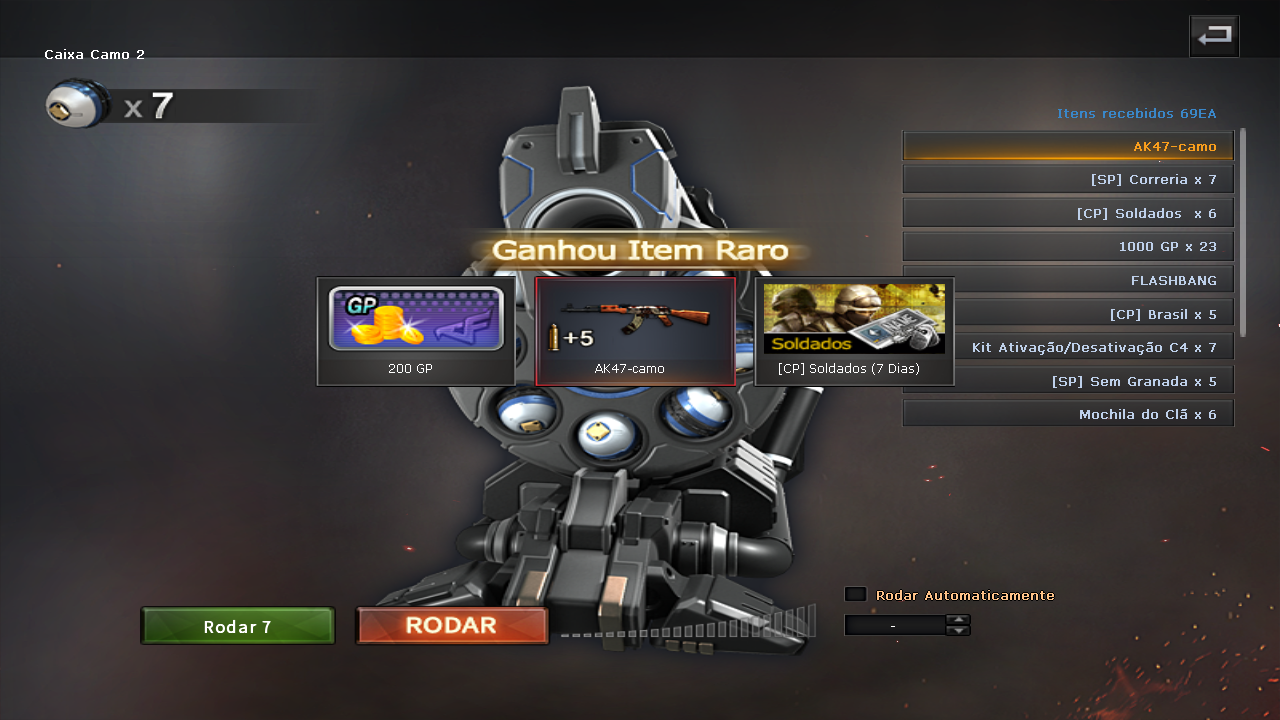Image resolution: width=1280 pixels, height=720 pixels.
Task: Select the AK47-camo reward card
Action: [x=635, y=331]
